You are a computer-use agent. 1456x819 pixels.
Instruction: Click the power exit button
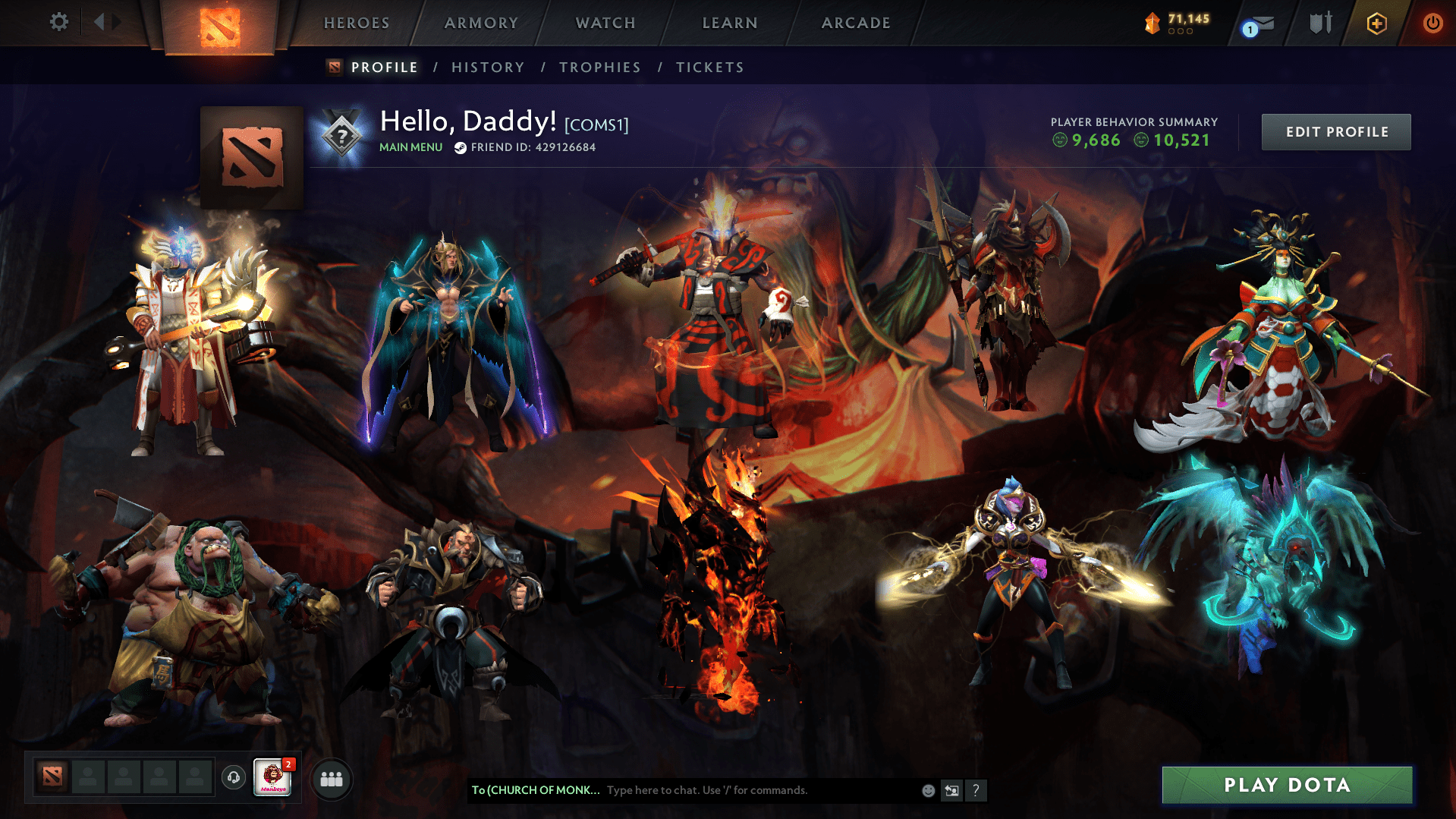tap(1432, 23)
